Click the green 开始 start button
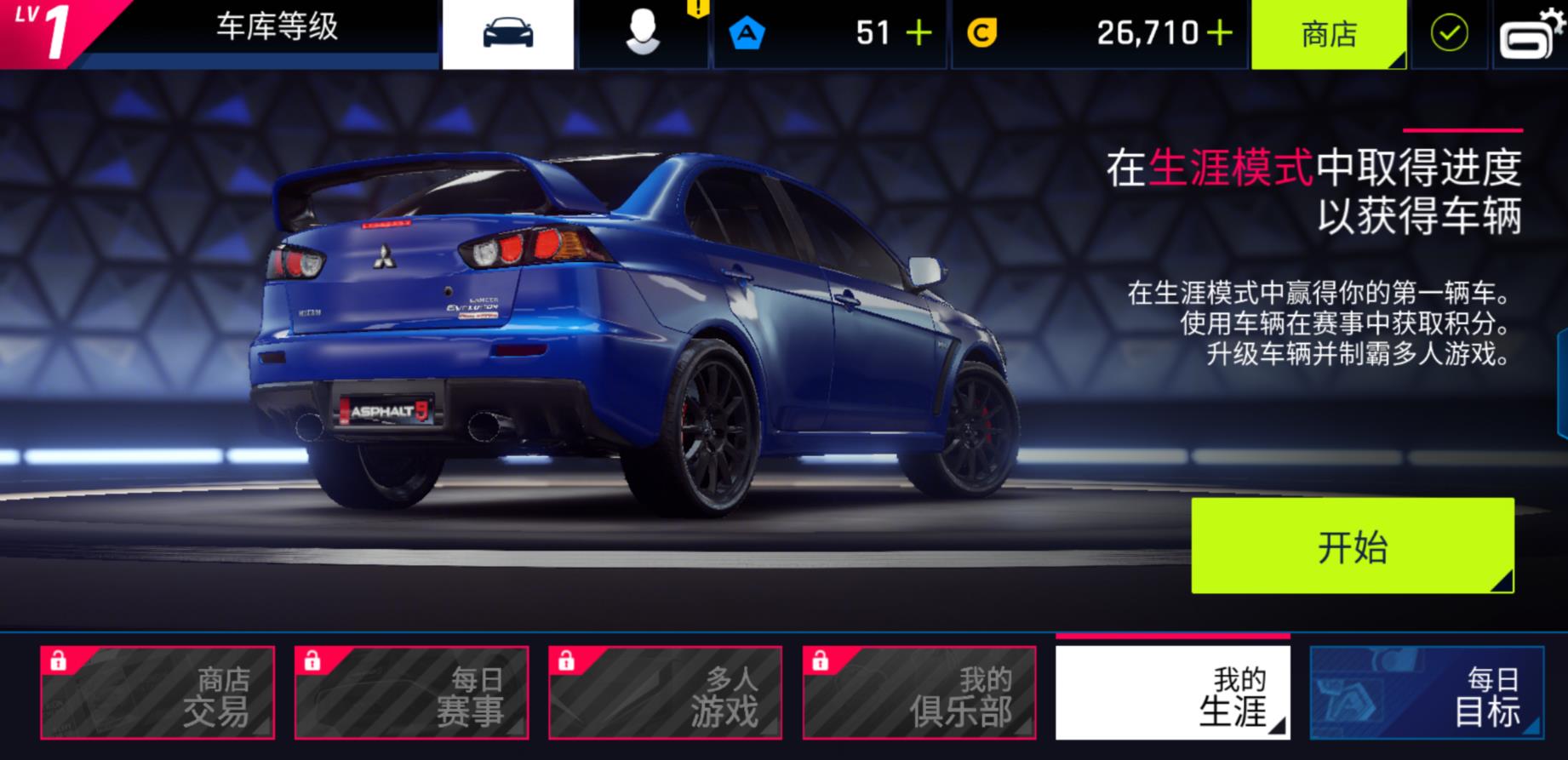This screenshot has width=1568, height=760. [1352, 546]
